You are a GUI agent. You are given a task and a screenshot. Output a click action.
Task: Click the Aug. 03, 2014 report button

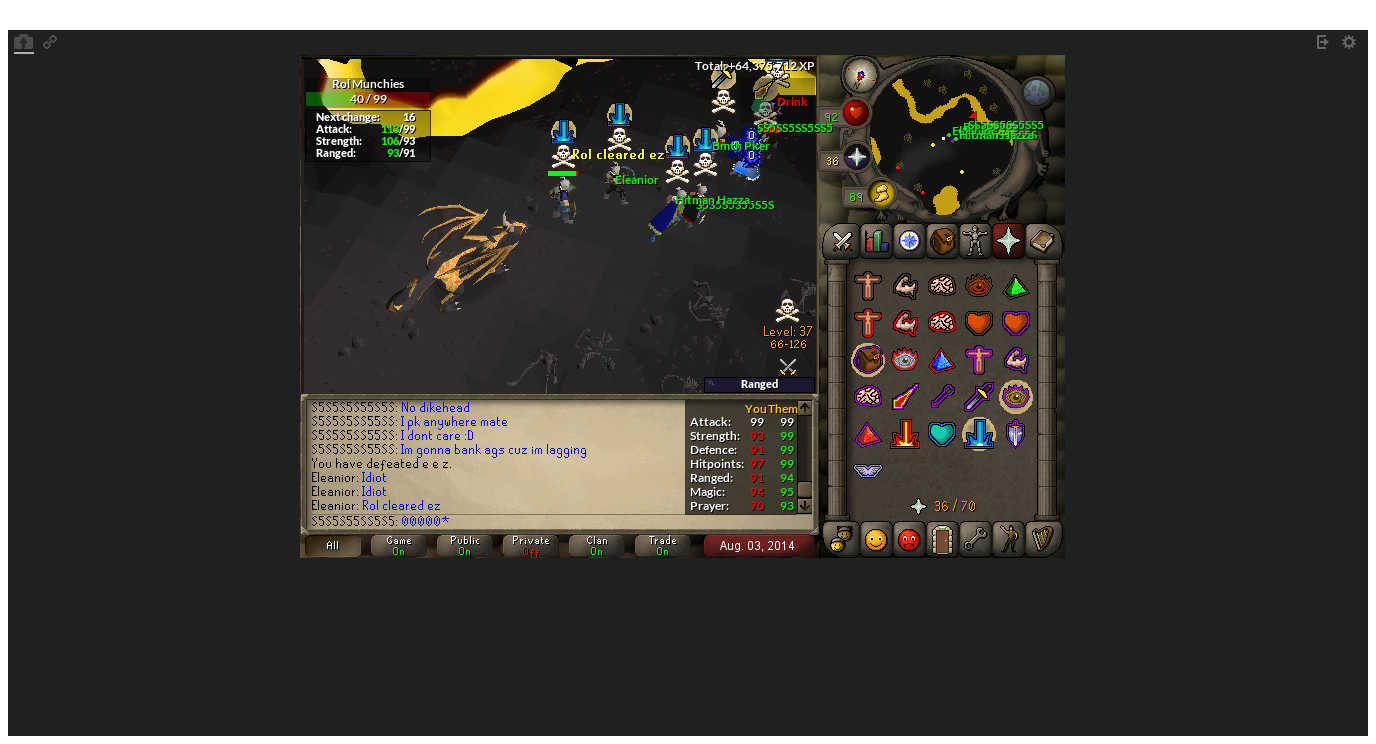point(759,545)
